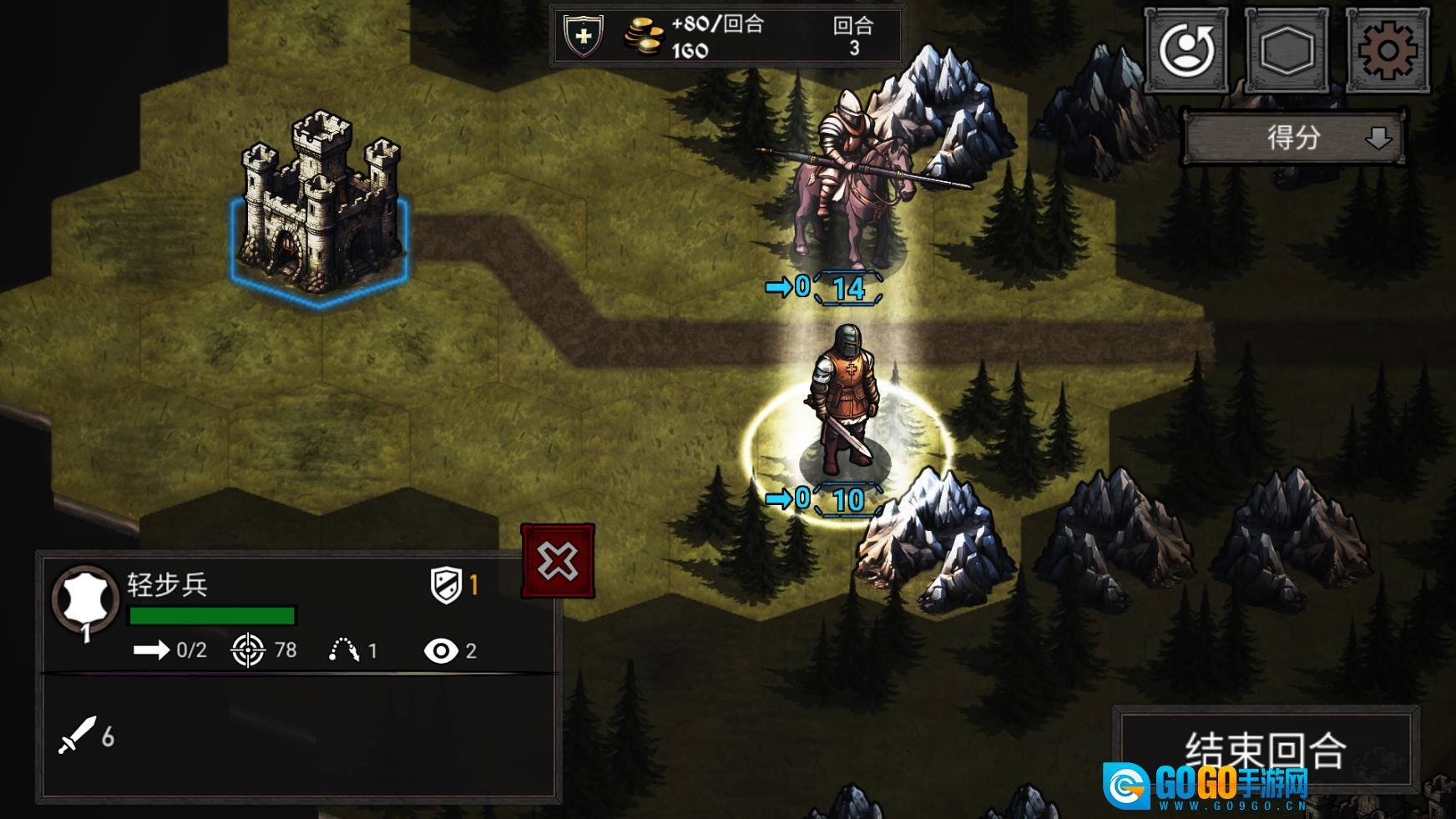The height and width of the screenshot is (819, 1456).
Task: Toggle the hexagon grid button
Action: (x=1287, y=50)
